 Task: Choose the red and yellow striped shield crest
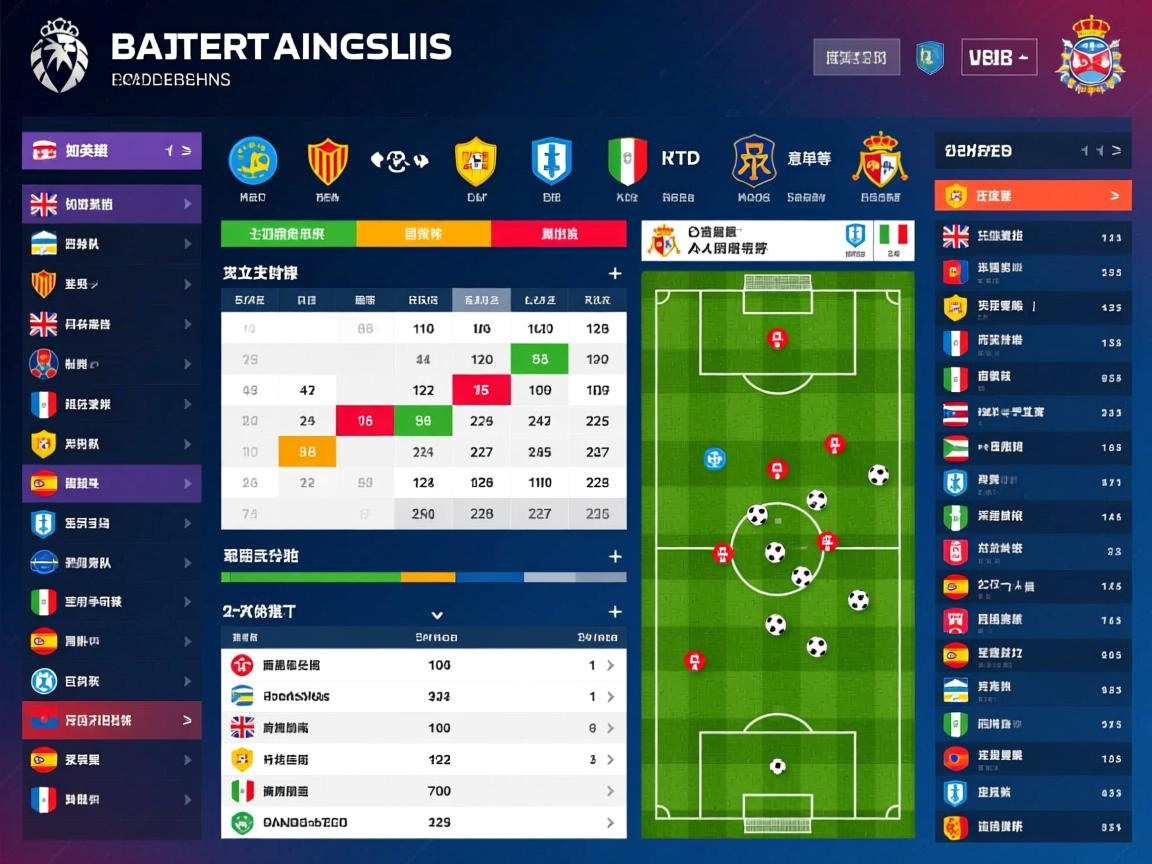(327, 161)
